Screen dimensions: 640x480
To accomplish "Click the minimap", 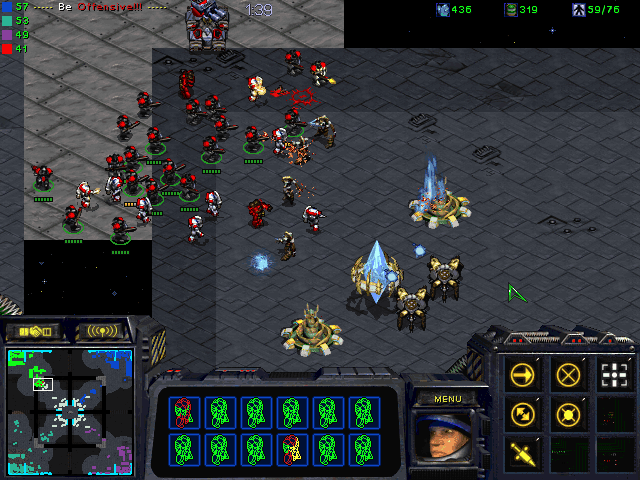I will pos(69,410).
